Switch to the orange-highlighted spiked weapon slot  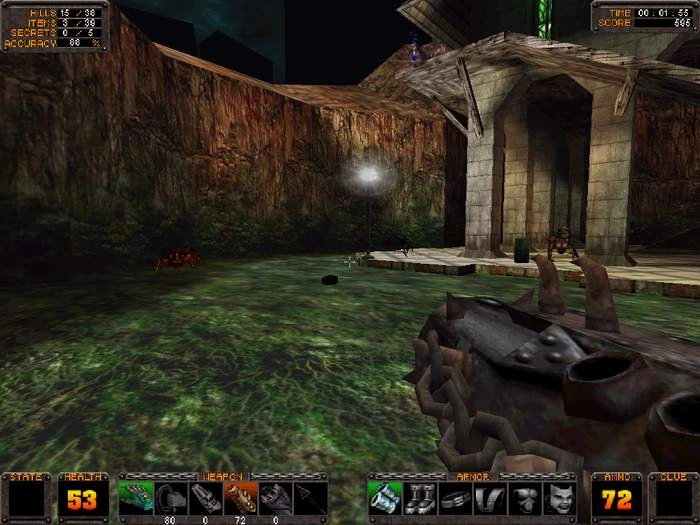(x=241, y=497)
